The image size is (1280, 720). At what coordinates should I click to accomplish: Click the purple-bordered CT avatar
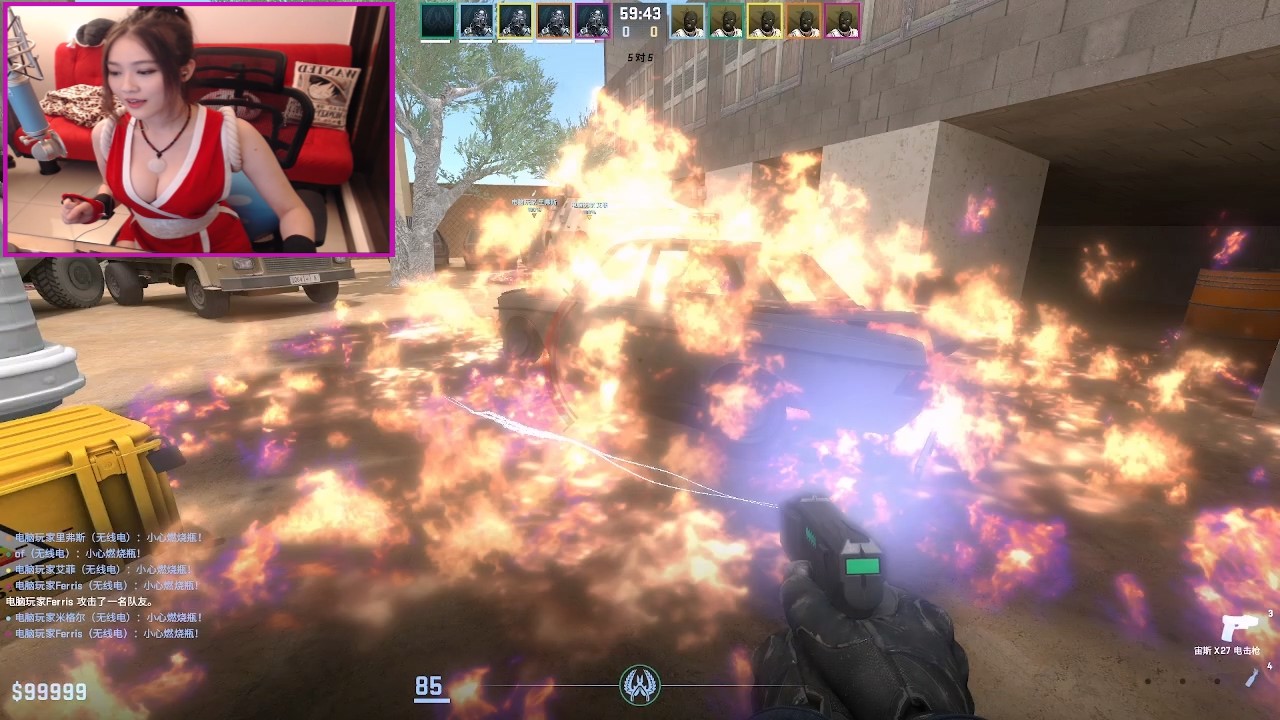pyautogui.click(x=592, y=20)
